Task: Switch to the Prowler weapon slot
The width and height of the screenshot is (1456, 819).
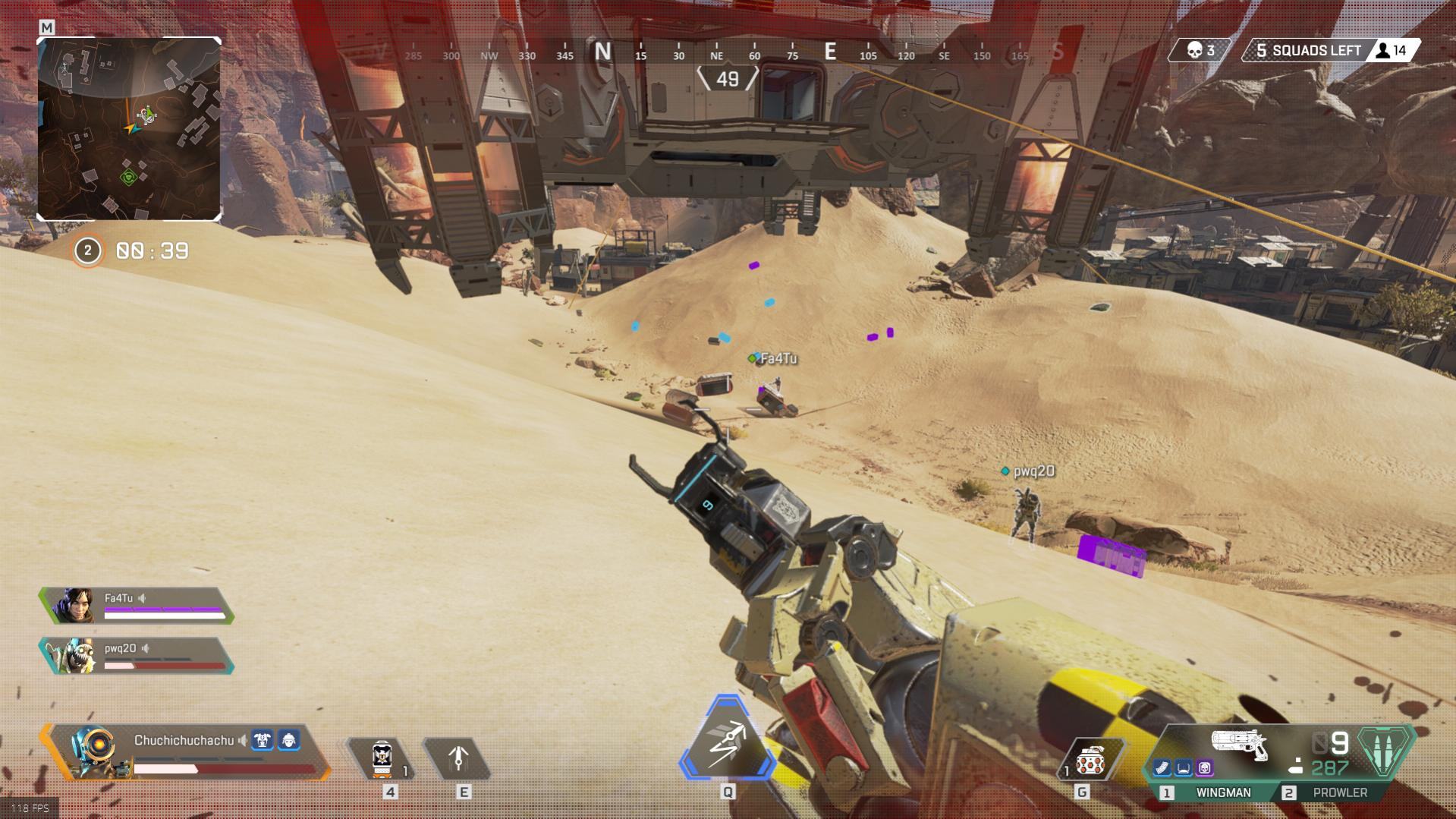Action: (1339, 792)
